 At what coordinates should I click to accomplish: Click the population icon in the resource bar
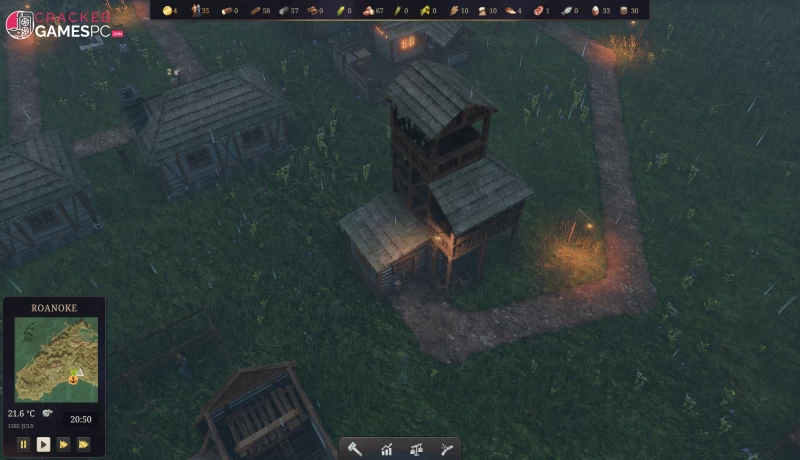pos(195,10)
